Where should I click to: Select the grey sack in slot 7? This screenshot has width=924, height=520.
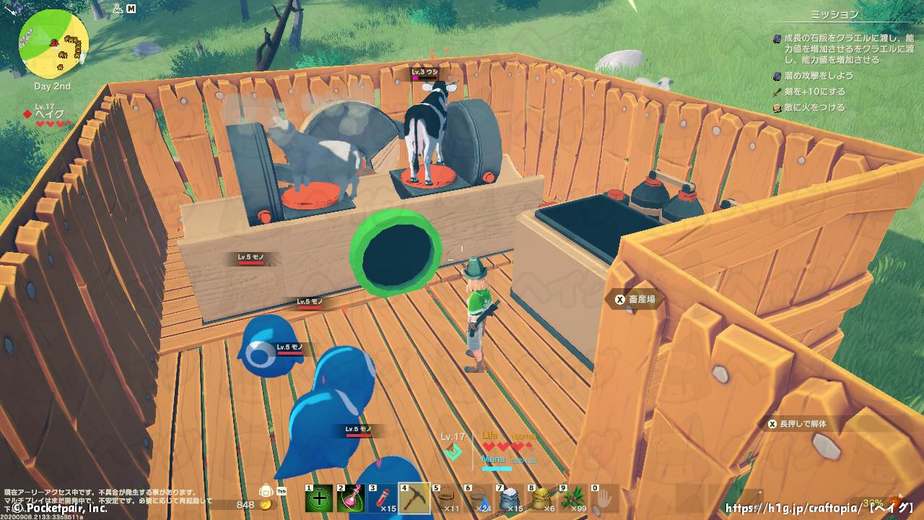point(510,498)
